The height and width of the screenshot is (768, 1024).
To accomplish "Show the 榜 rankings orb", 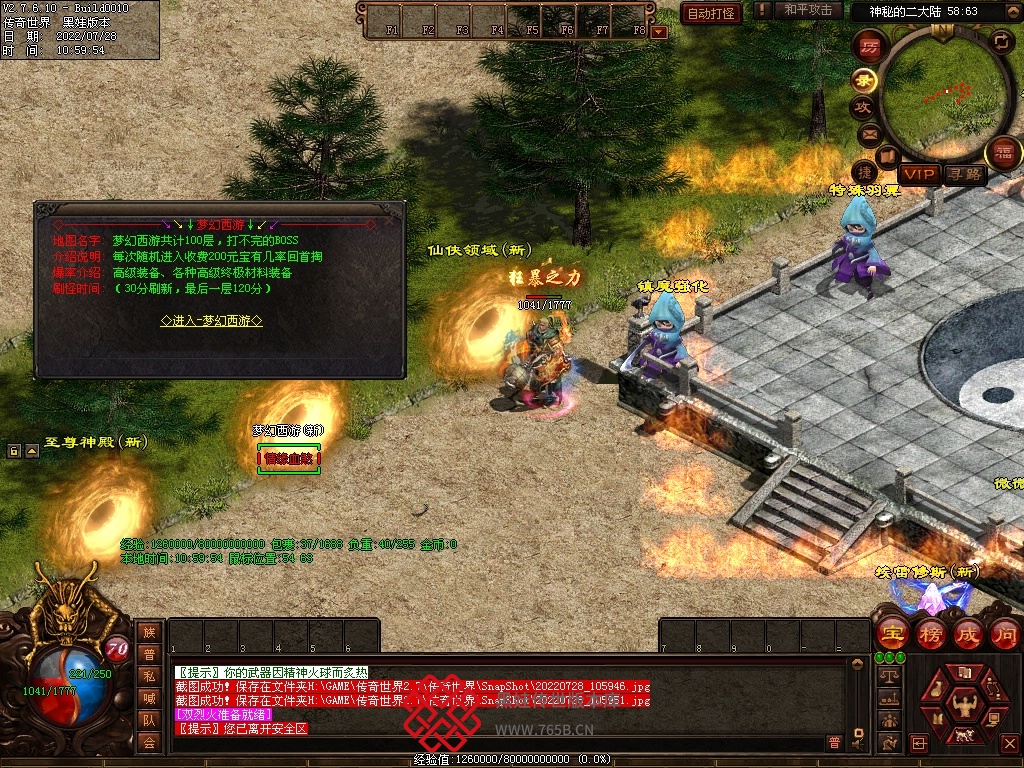I will click(x=929, y=633).
